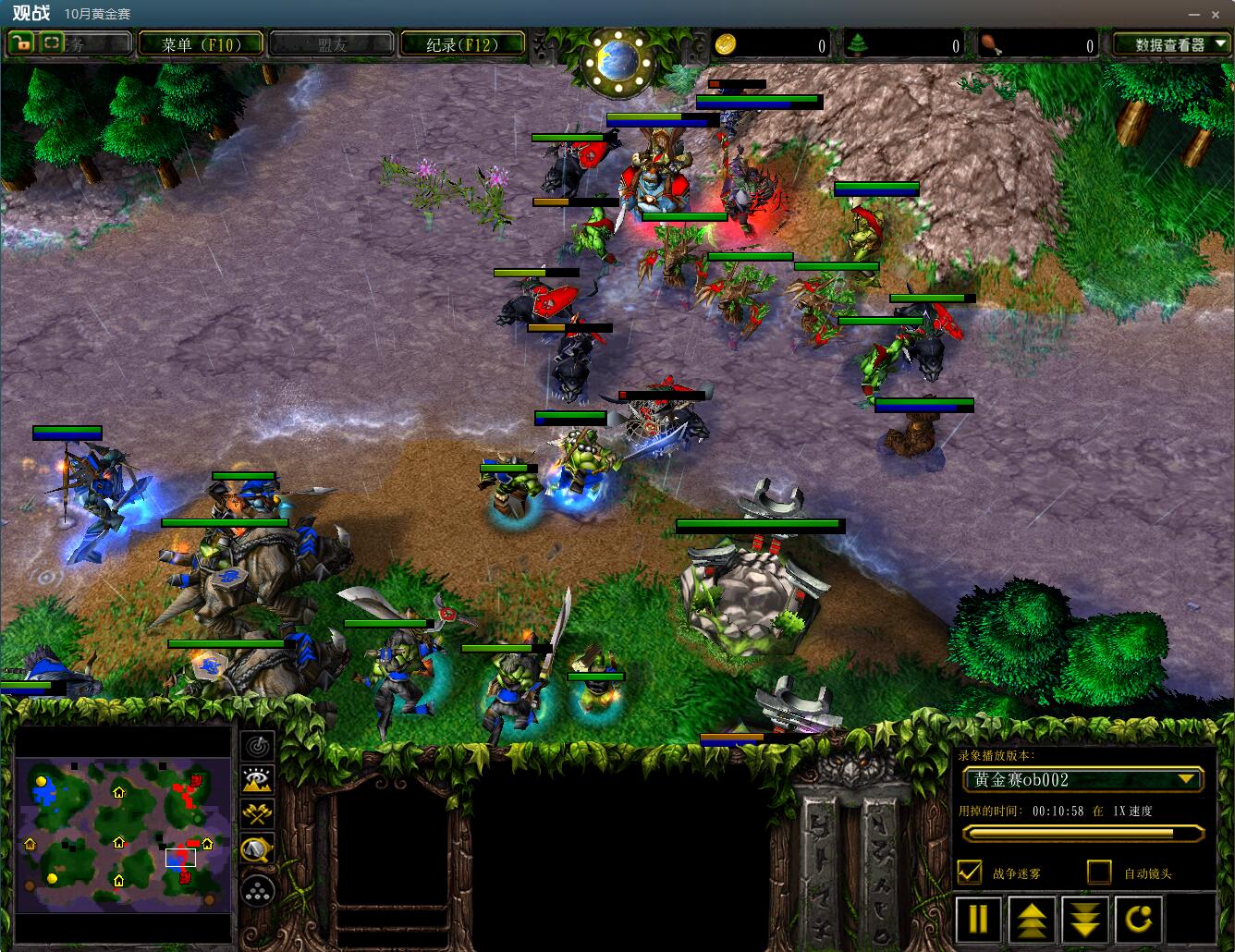Open the 菜单 (F10) game menu
Viewport: 1235px width, 952px height.
click(x=200, y=44)
